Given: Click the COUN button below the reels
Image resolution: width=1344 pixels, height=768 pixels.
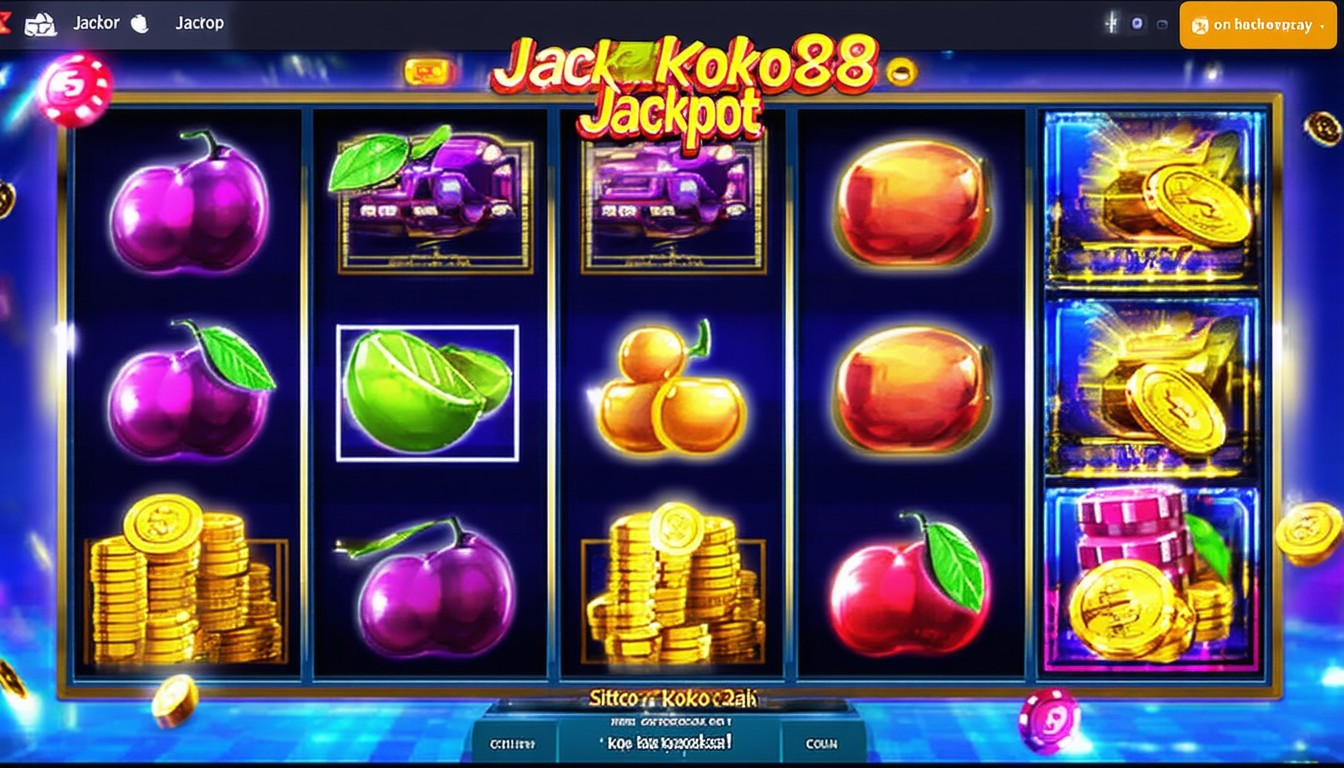Looking at the screenshot, I should [821, 743].
